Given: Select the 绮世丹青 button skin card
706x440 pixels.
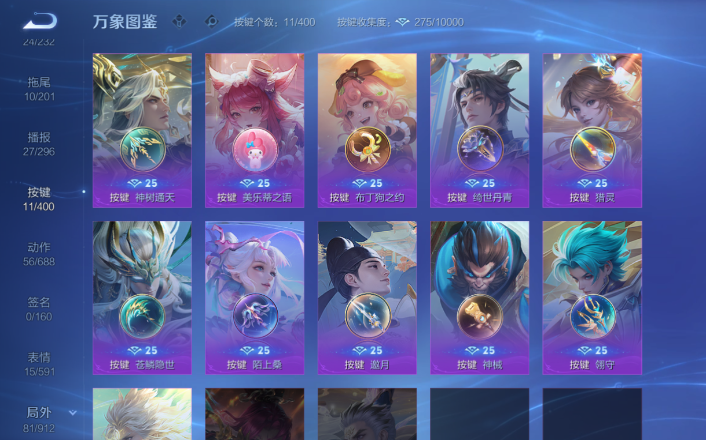Looking at the screenshot, I should coord(479,129).
